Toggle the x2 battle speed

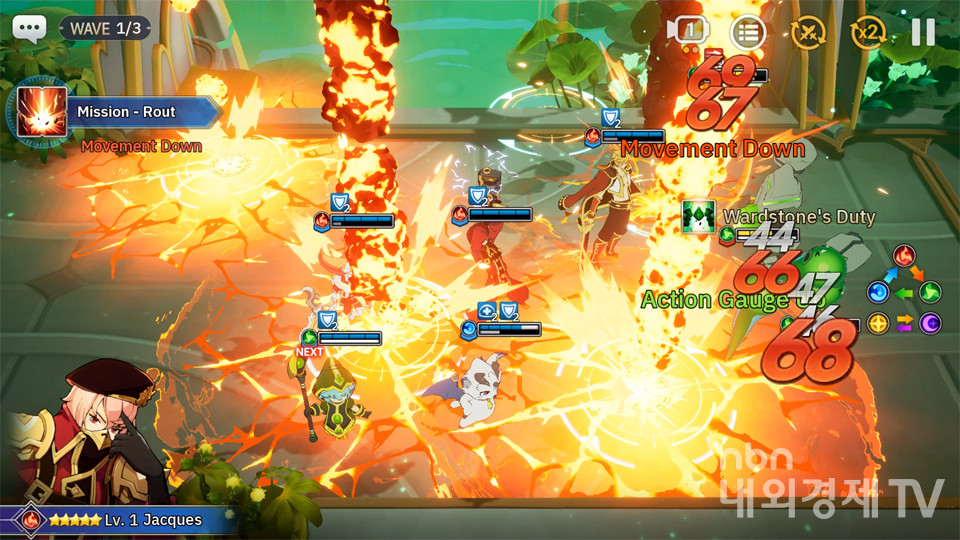point(867,33)
